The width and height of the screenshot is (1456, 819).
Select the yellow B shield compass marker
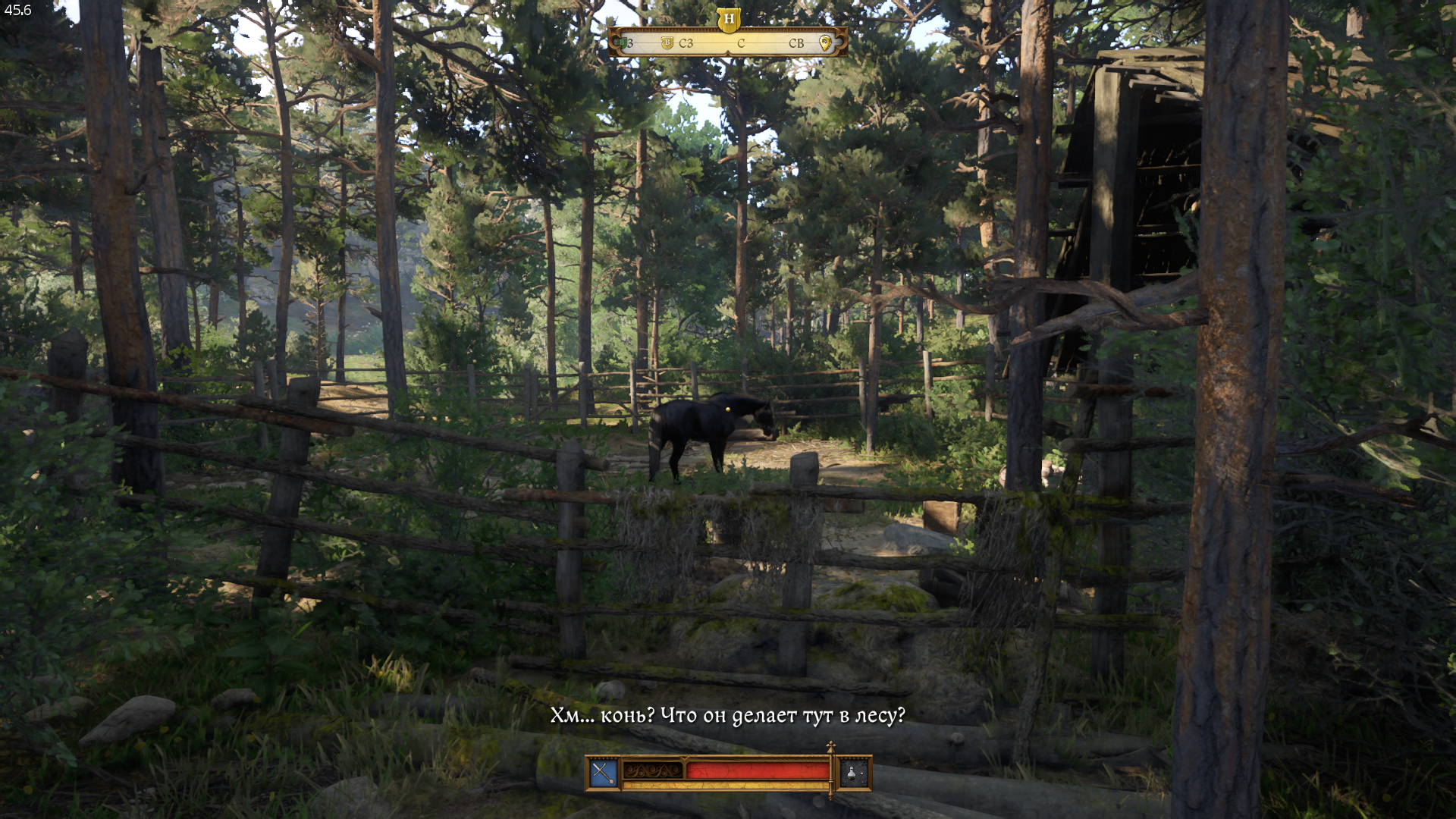coord(667,43)
